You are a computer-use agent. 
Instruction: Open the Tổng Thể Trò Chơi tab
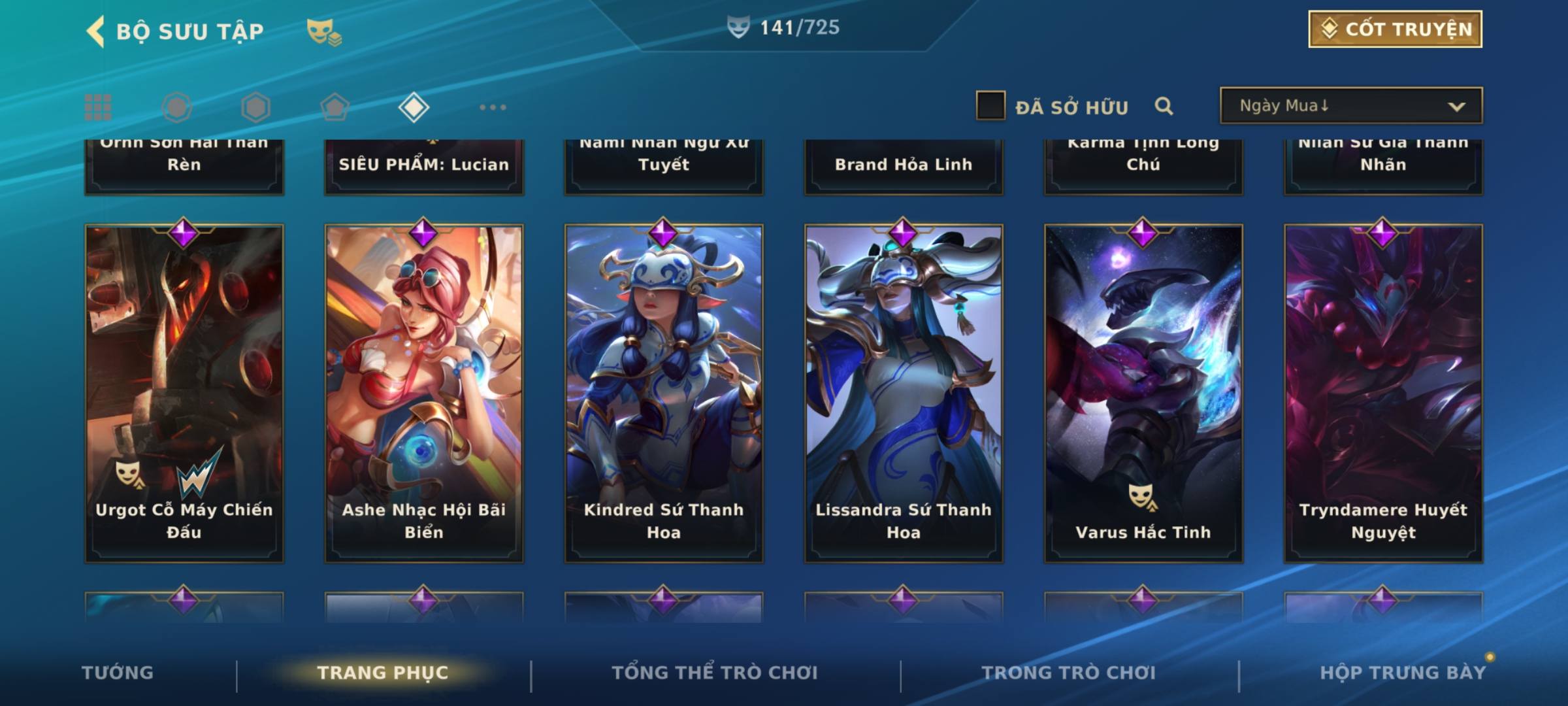coord(715,673)
